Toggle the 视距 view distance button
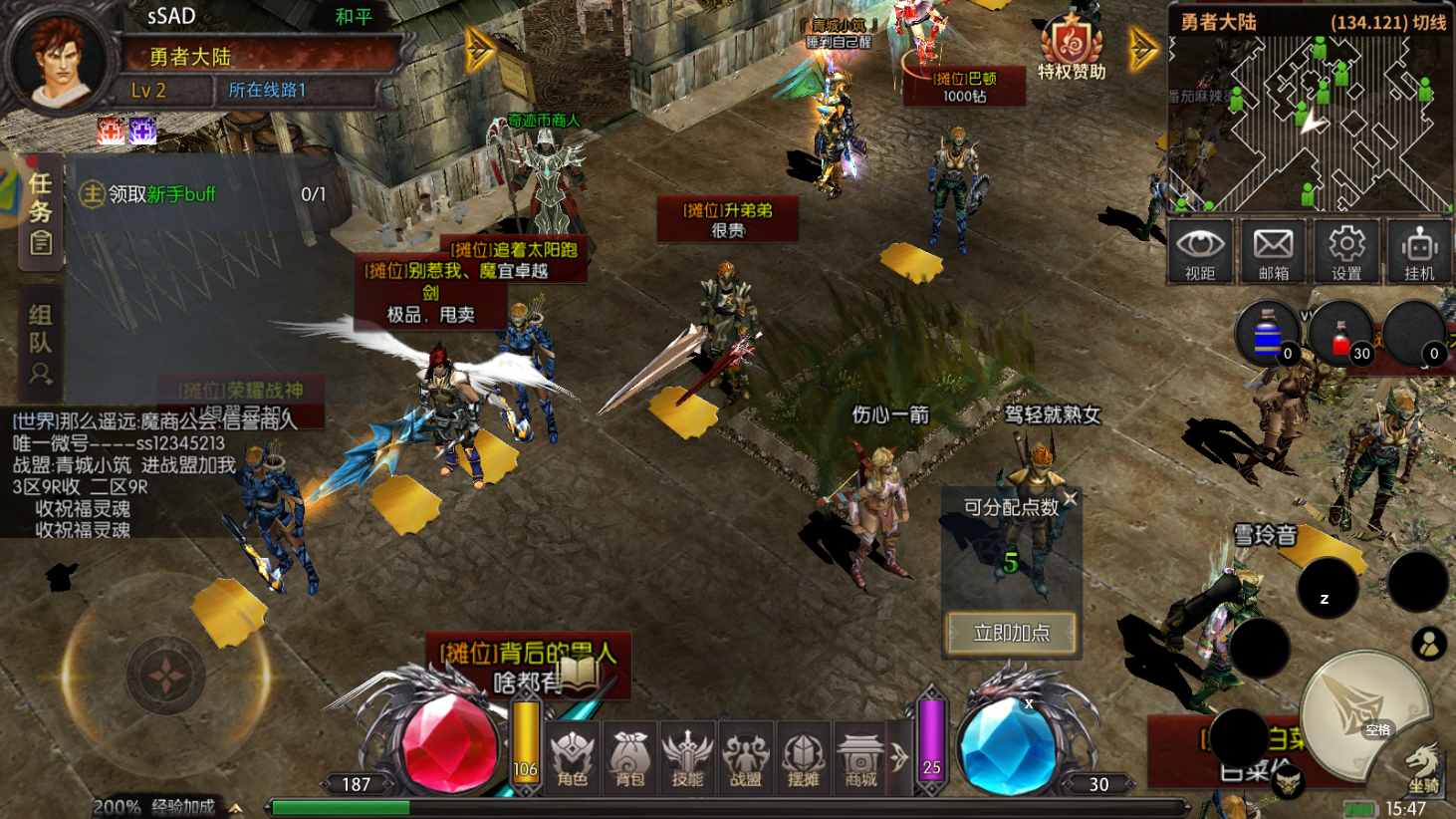Image resolution: width=1456 pixels, height=819 pixels. (1200, 252)
